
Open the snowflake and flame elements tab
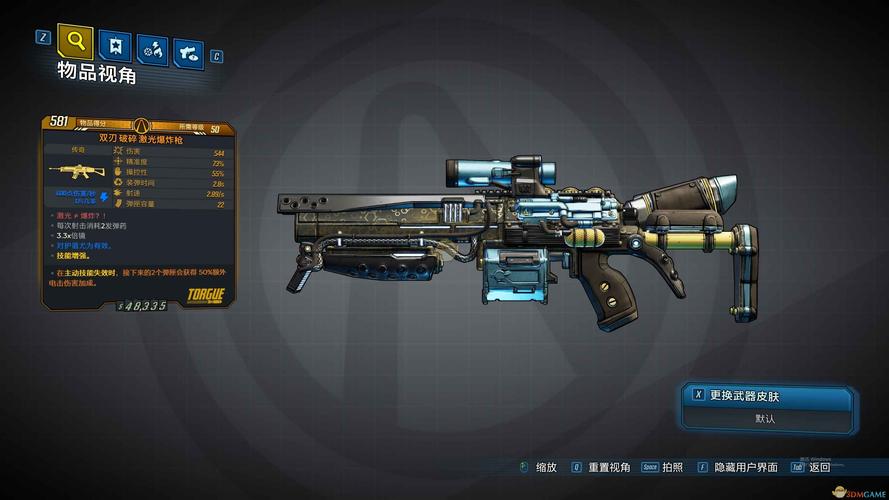tap(152, 49)
